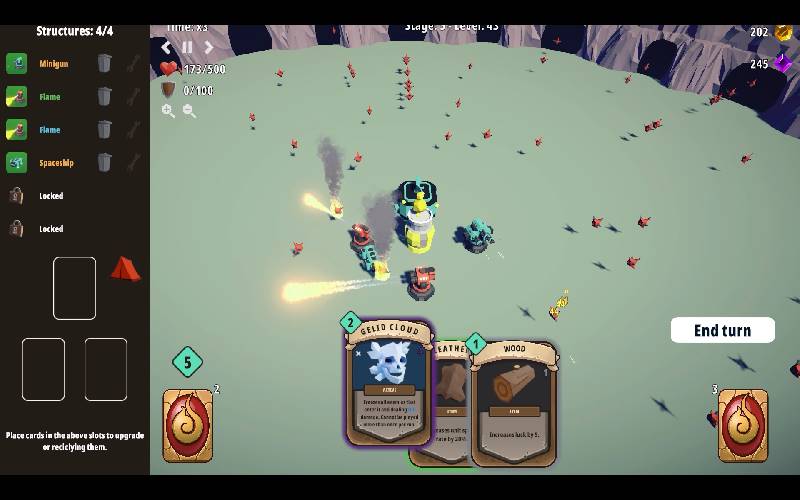Open the draw pile on the left
The image size is (800, 500).
tap(188, 425)
